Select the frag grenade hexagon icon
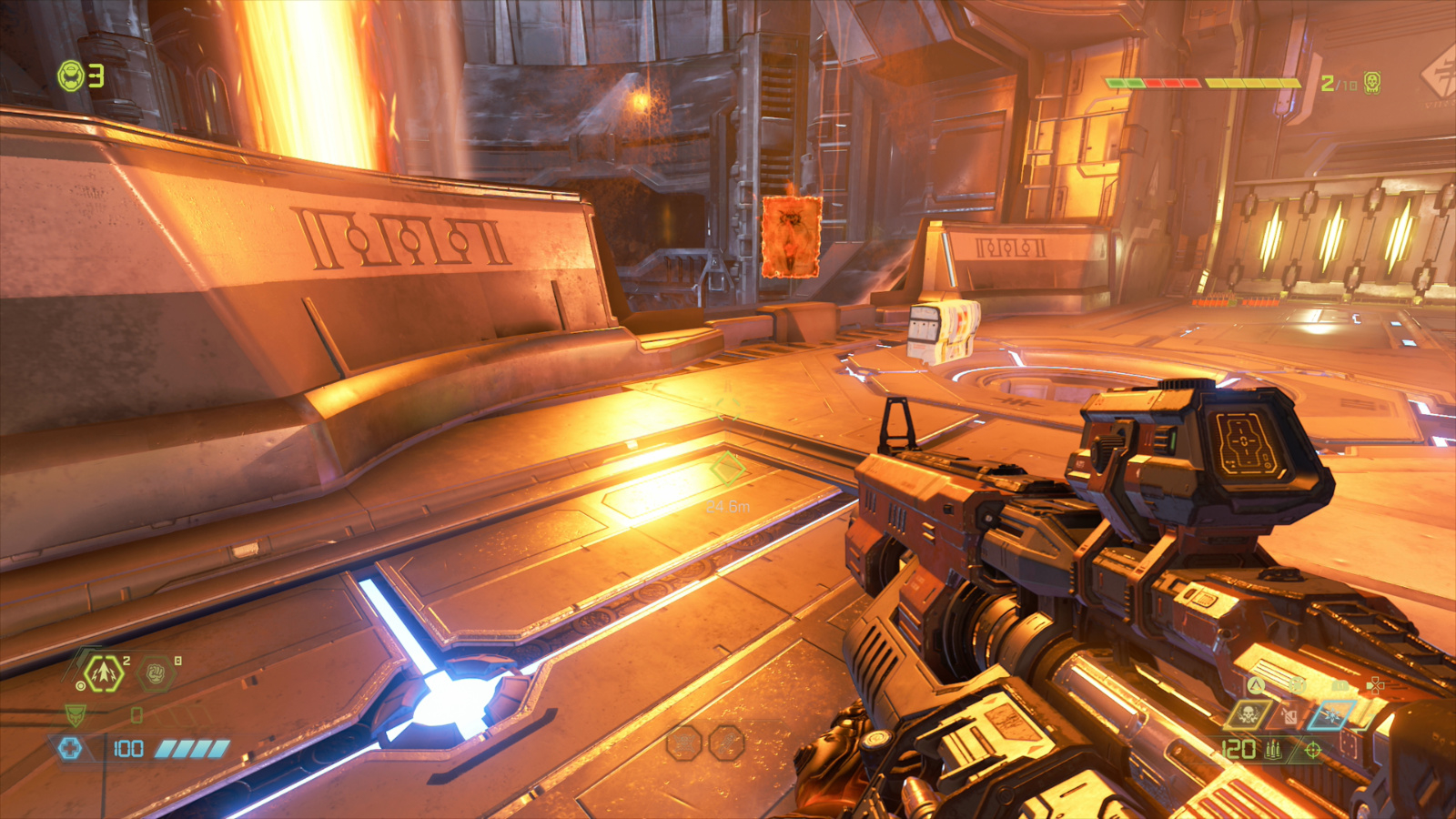The image size is (1456, 819). pos(105,672)
